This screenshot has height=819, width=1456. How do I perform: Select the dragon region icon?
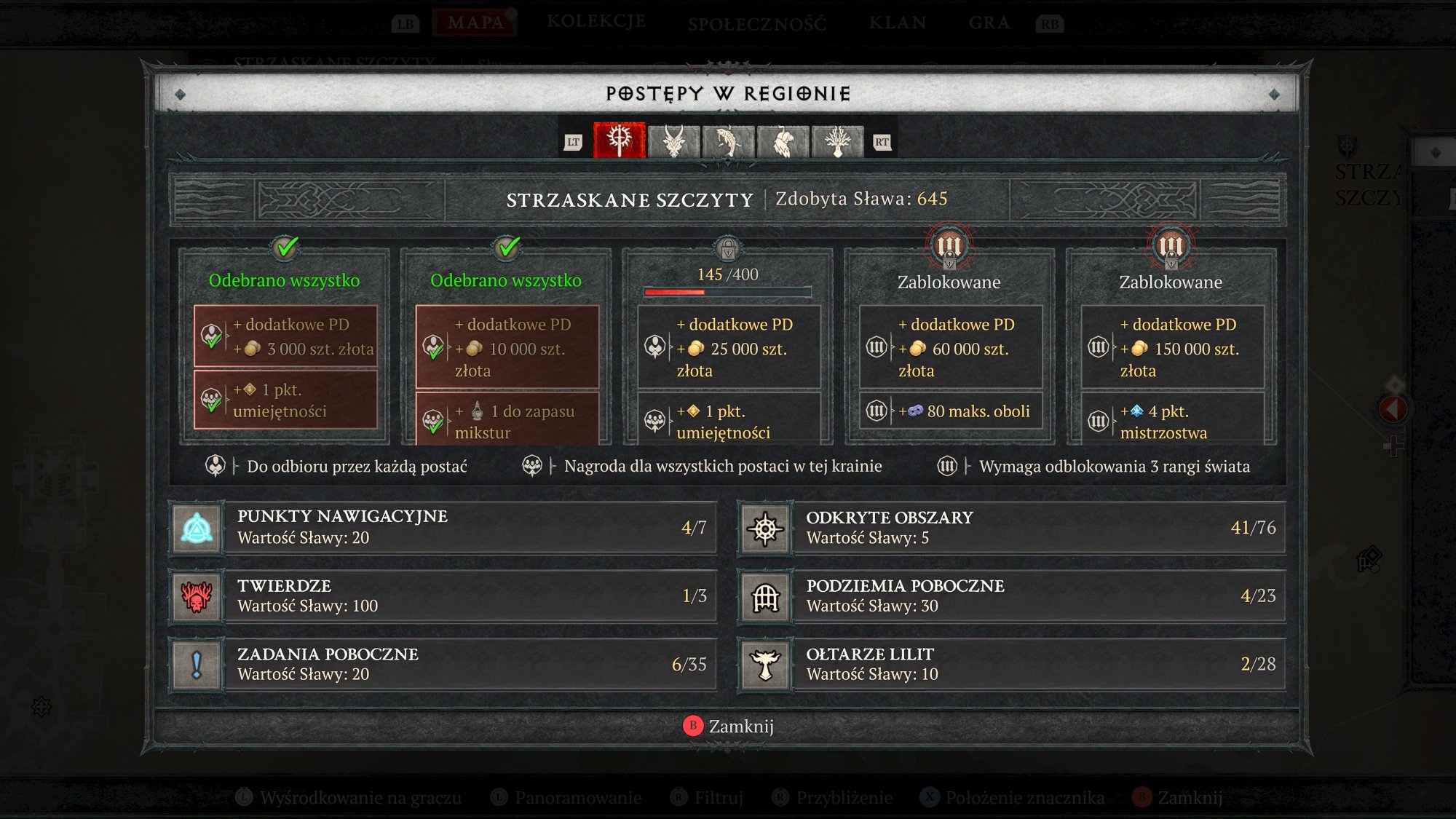(x=673, y=143)
